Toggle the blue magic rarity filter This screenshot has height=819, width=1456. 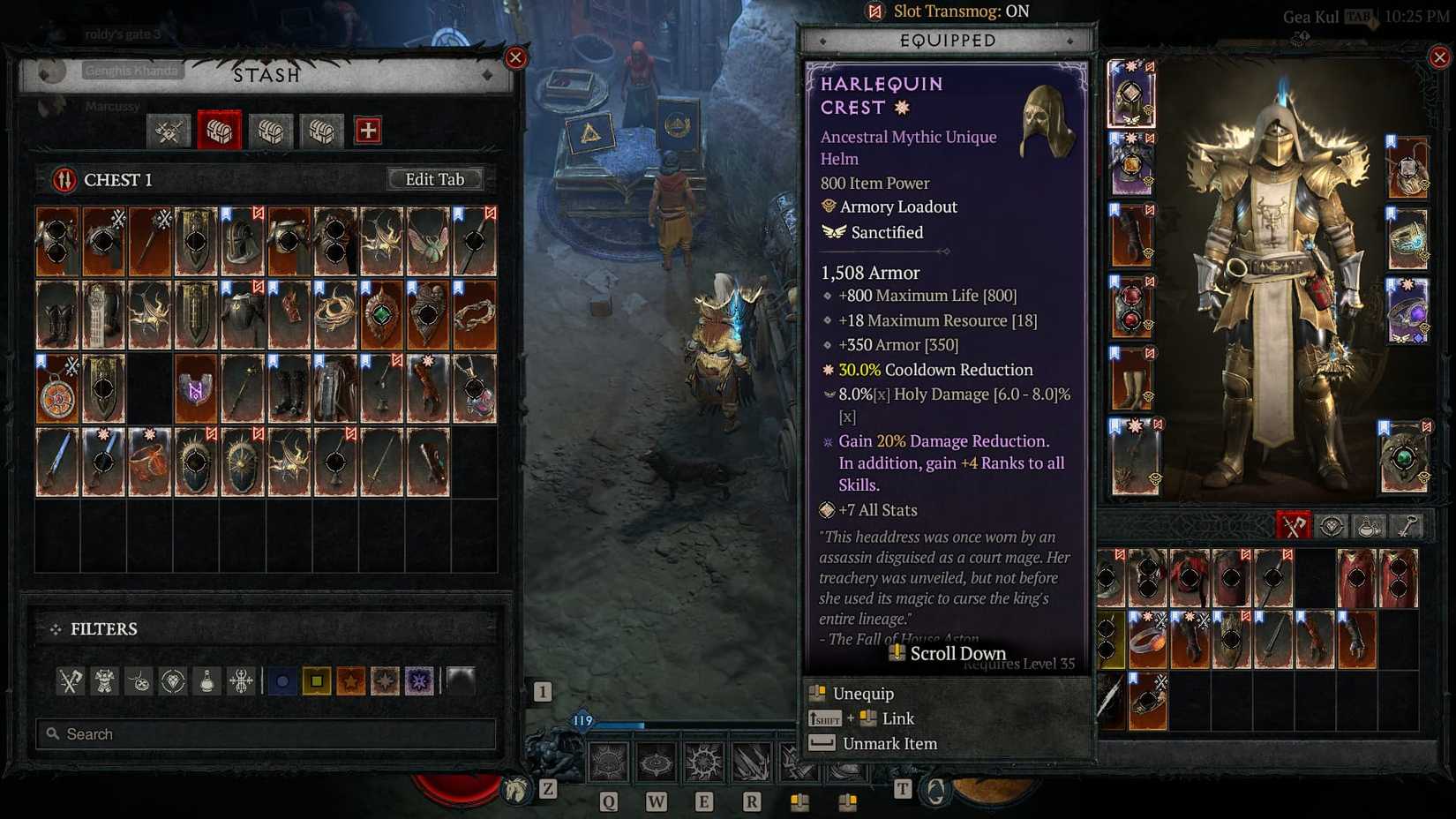click(x=282, y=680)
